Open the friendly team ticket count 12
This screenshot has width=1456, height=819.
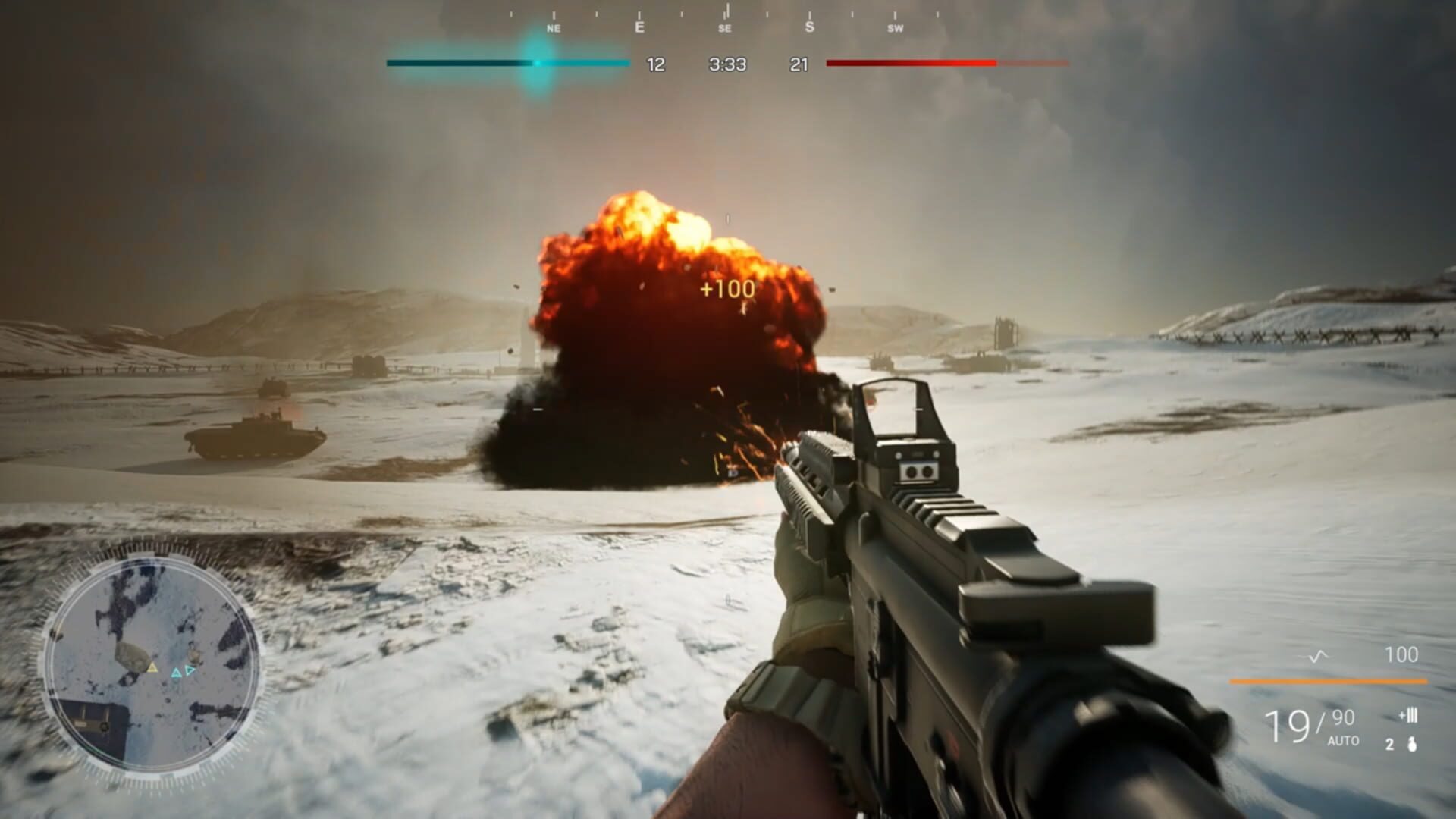654,65
